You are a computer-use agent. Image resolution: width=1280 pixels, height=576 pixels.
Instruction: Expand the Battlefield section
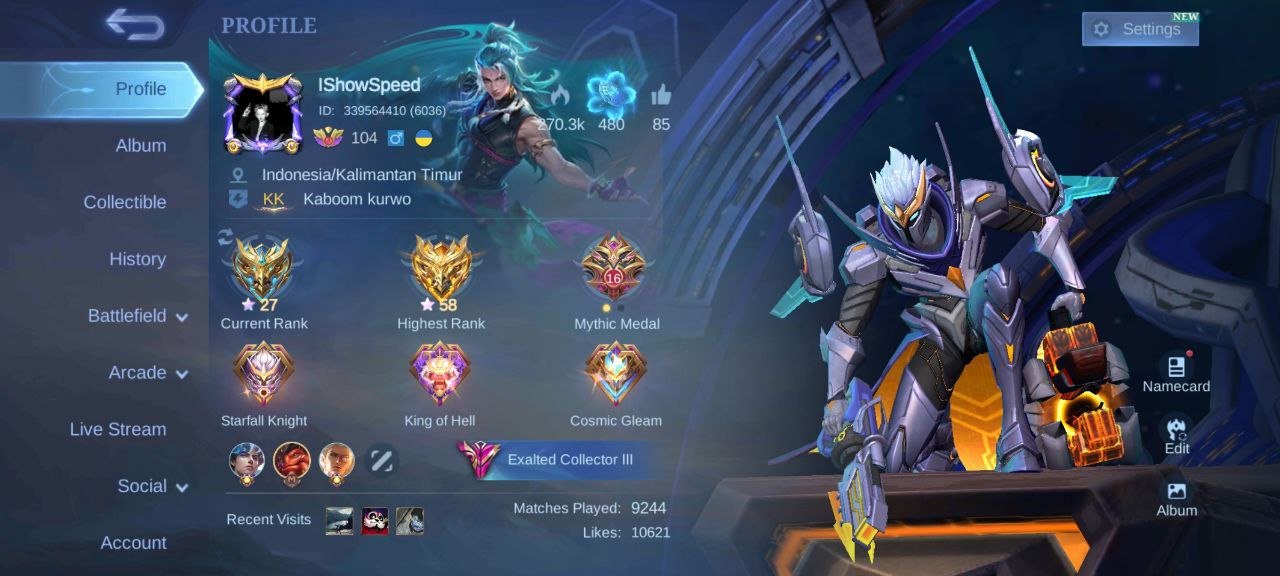point(137,316)
